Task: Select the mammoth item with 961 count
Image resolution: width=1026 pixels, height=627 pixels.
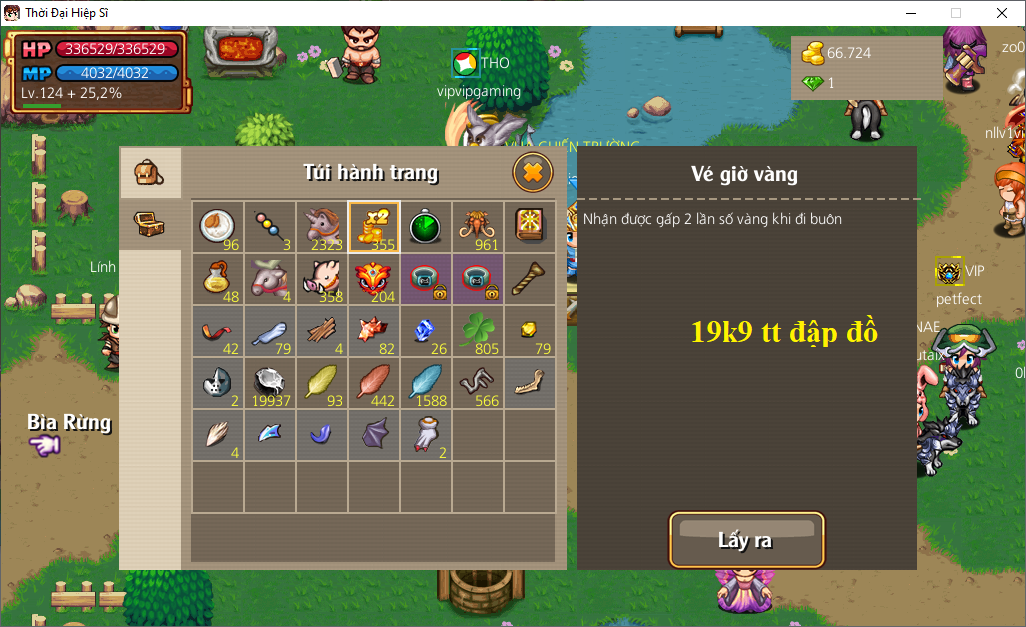Action: [x=478, y=227]
